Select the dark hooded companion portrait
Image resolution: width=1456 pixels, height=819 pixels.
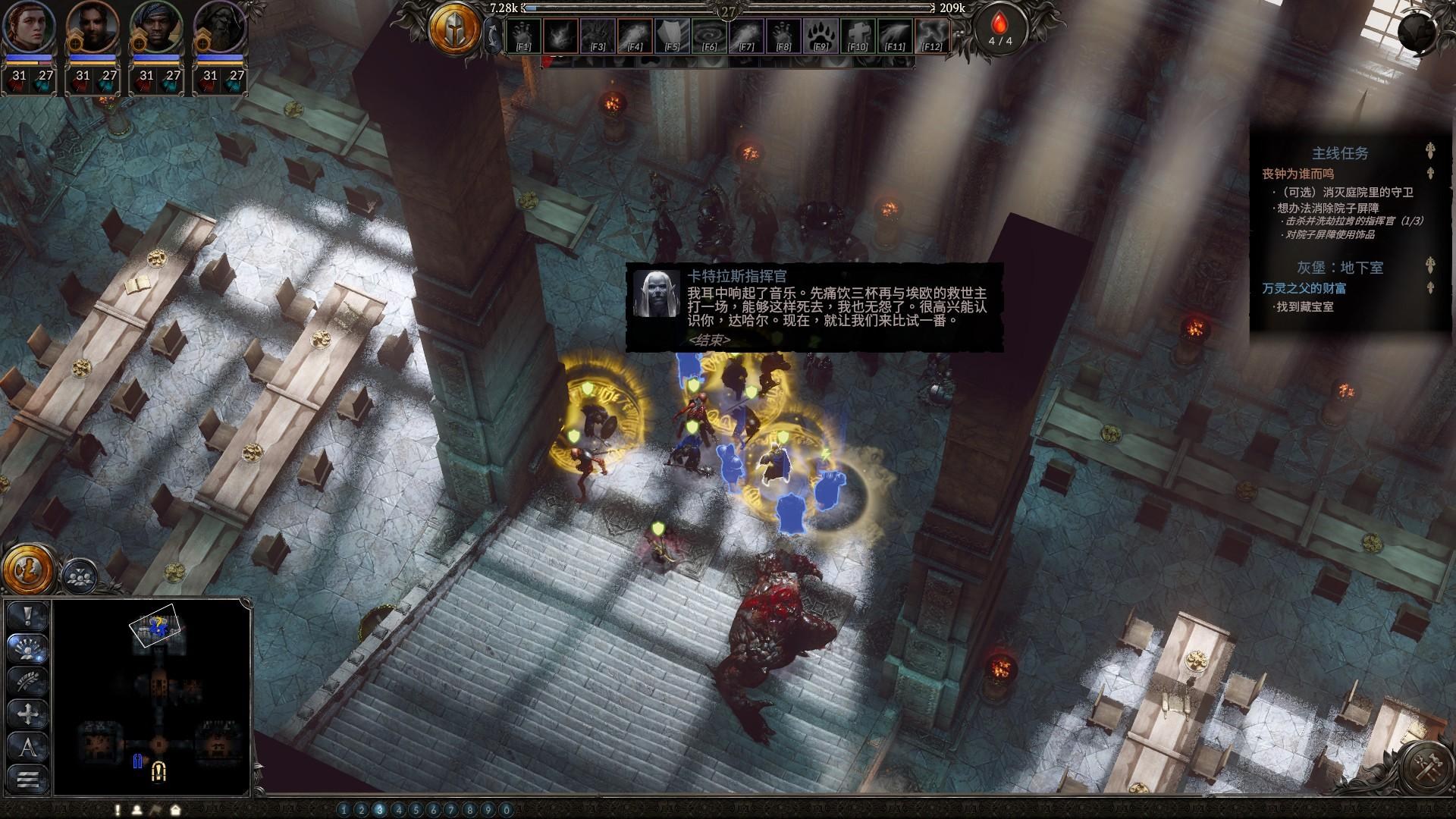(x=220, y=27)
